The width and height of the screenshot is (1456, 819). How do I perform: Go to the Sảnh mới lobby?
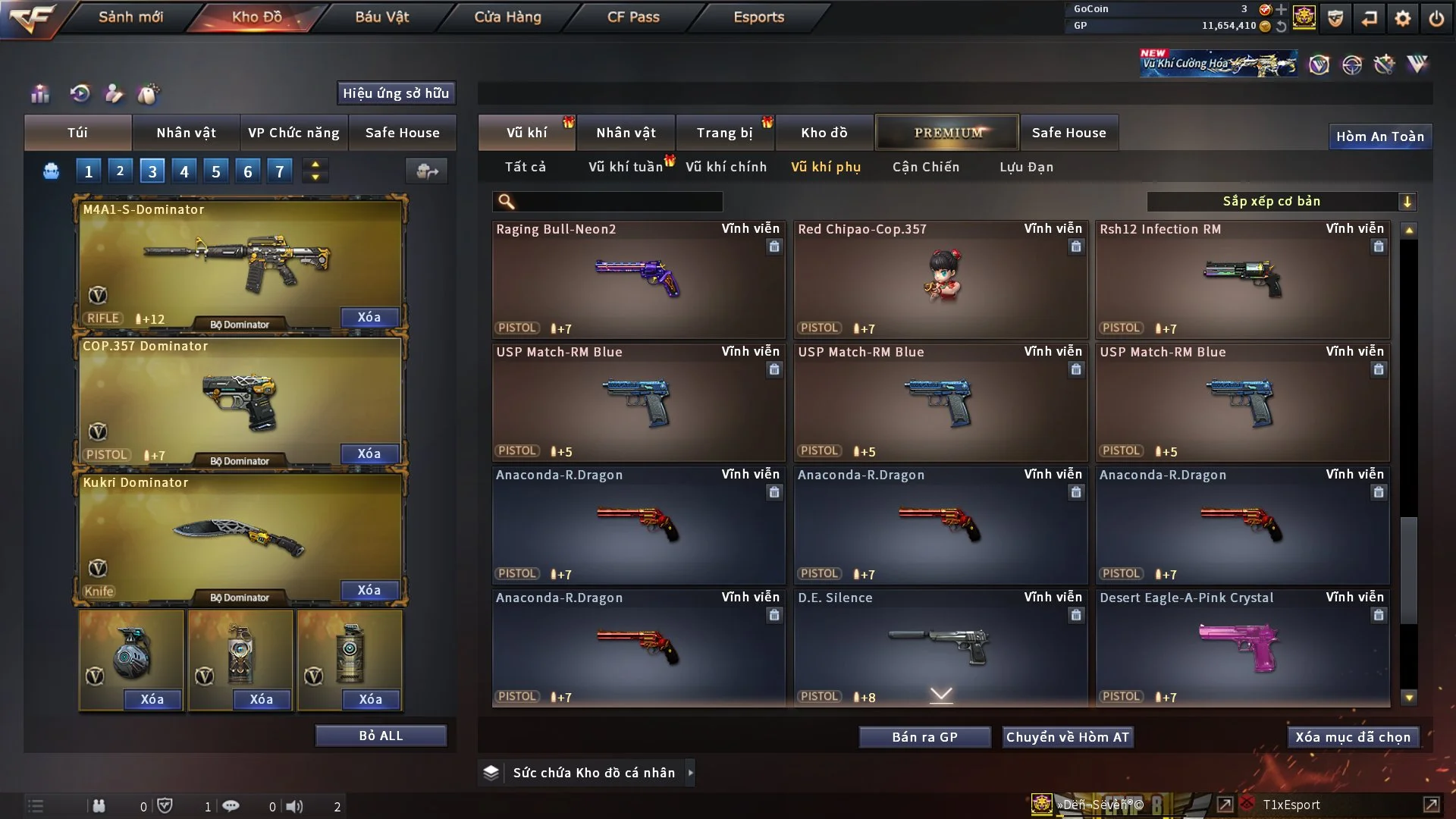pos(130,17)
